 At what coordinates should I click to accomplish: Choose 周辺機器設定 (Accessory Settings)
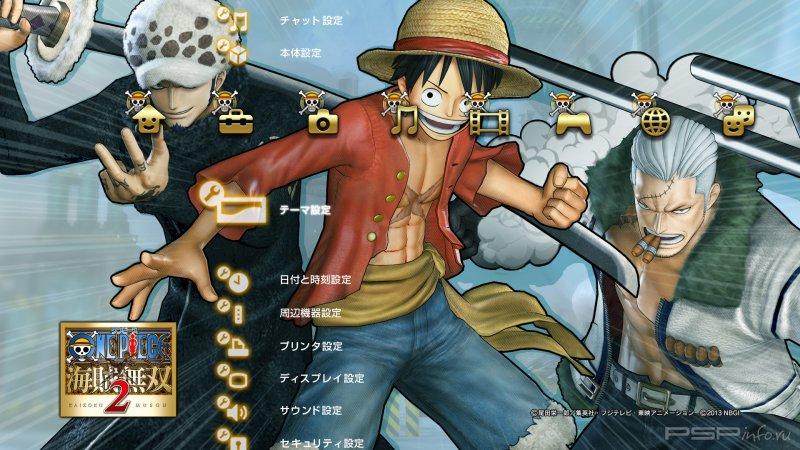pos(311,313)
